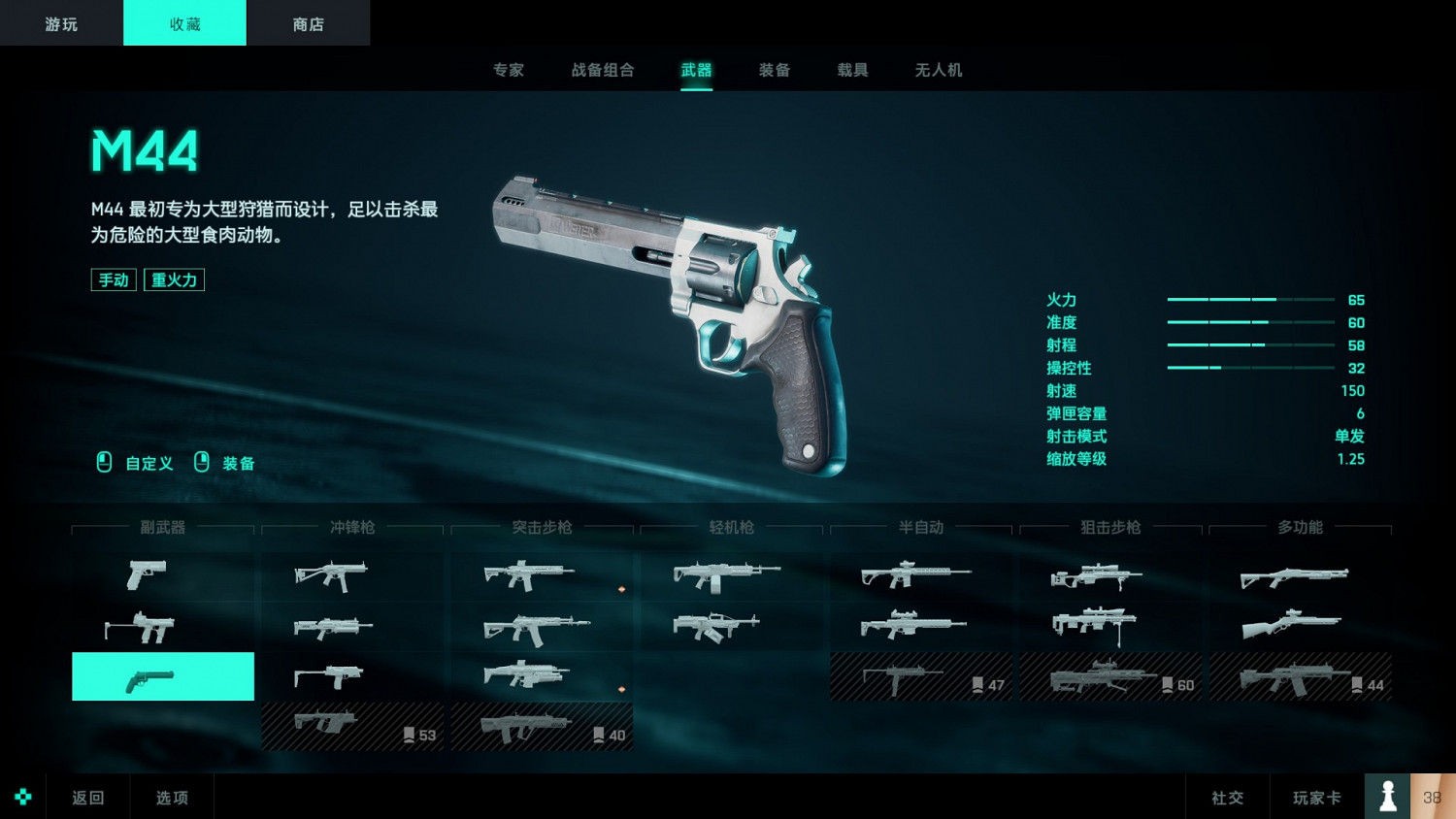1456x819 pixels.
Task: Click the 返回 button
Action: (x=87, y=796)
